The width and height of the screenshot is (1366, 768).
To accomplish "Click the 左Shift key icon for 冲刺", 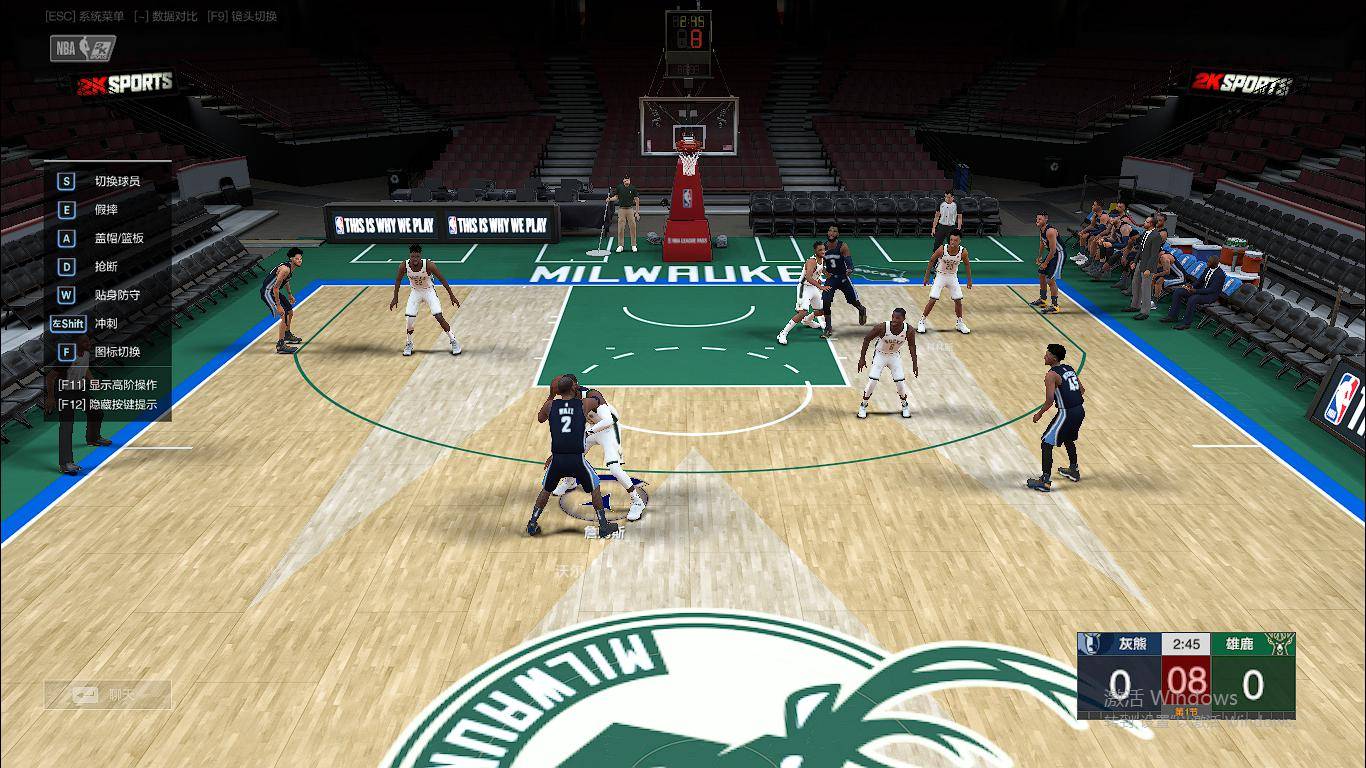I will (x=66, y=323).
